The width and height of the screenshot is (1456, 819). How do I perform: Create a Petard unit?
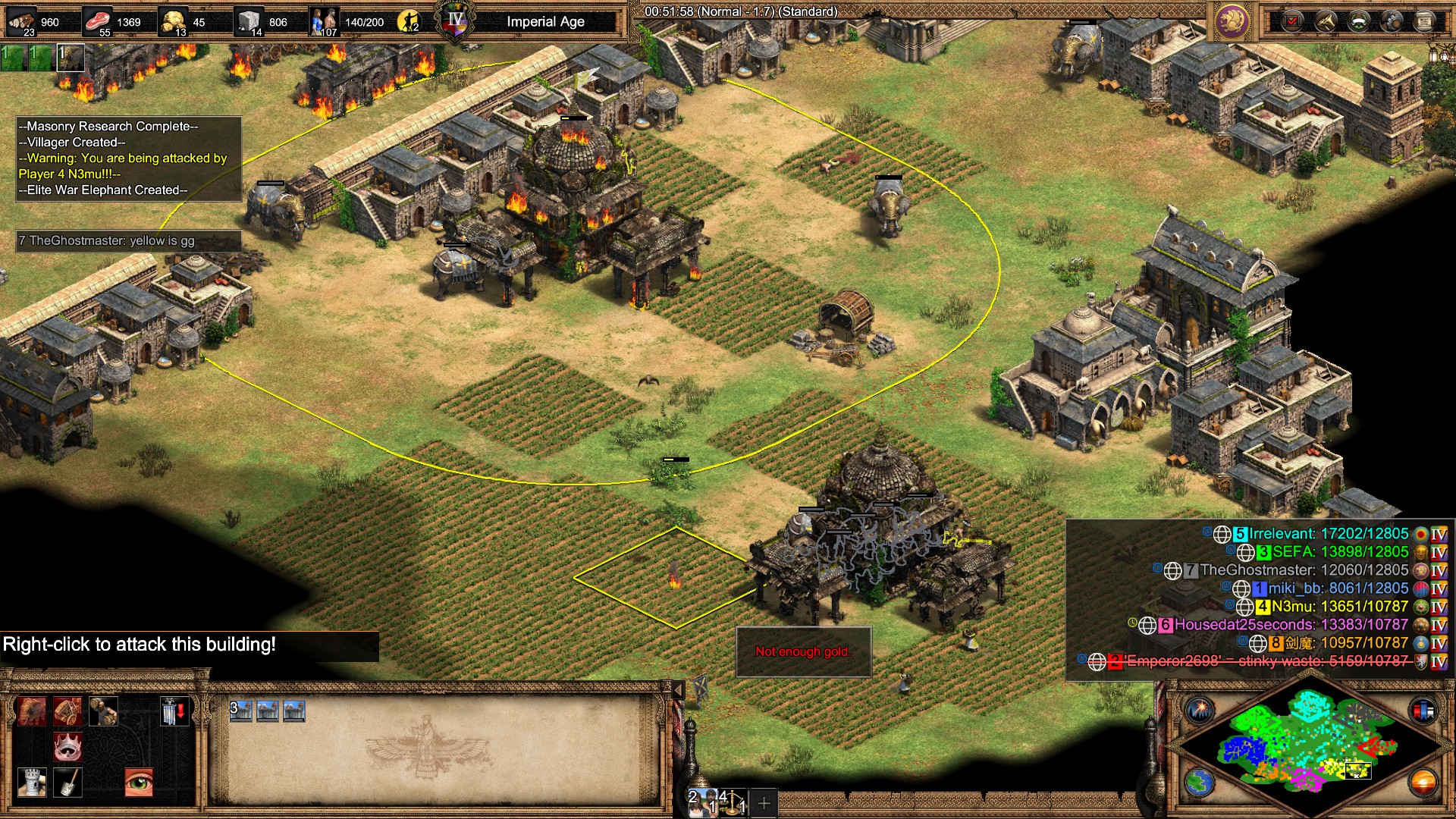104,711
